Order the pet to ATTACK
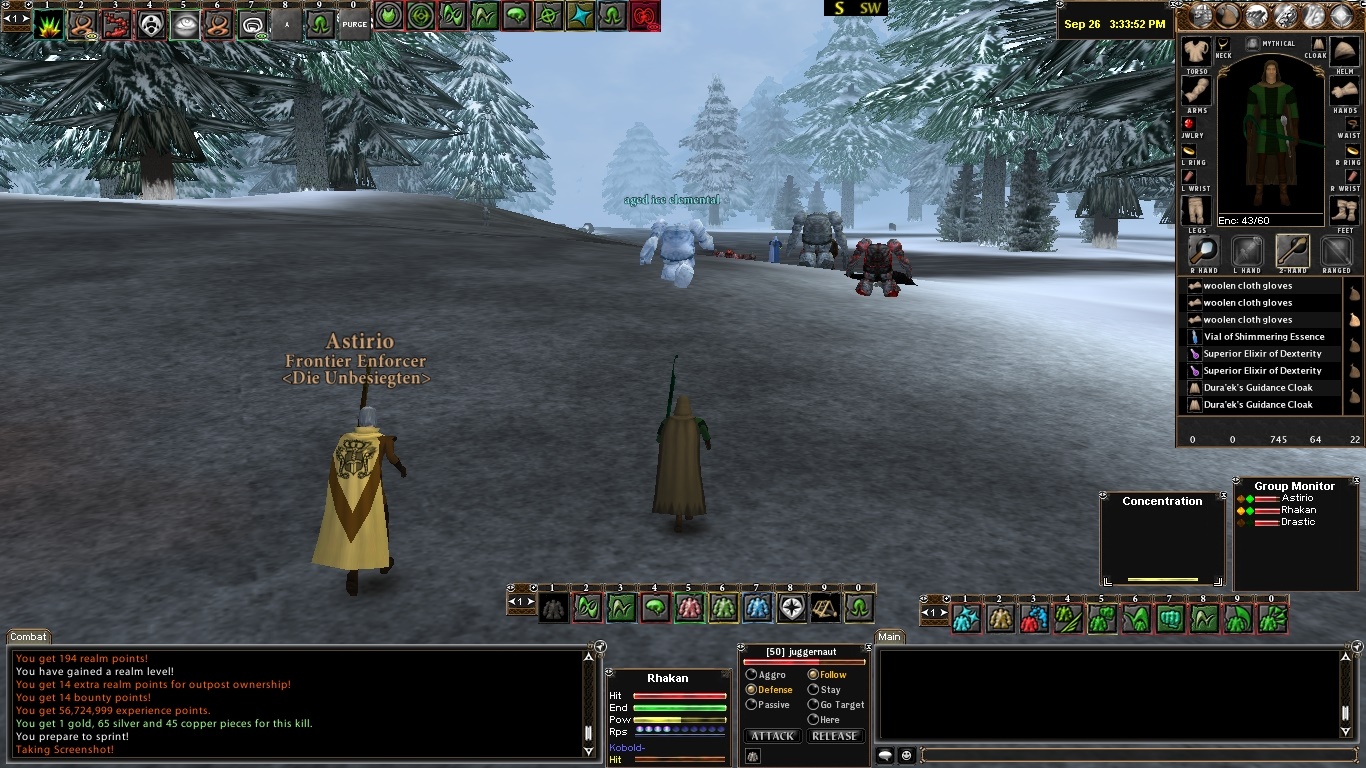 772,736
